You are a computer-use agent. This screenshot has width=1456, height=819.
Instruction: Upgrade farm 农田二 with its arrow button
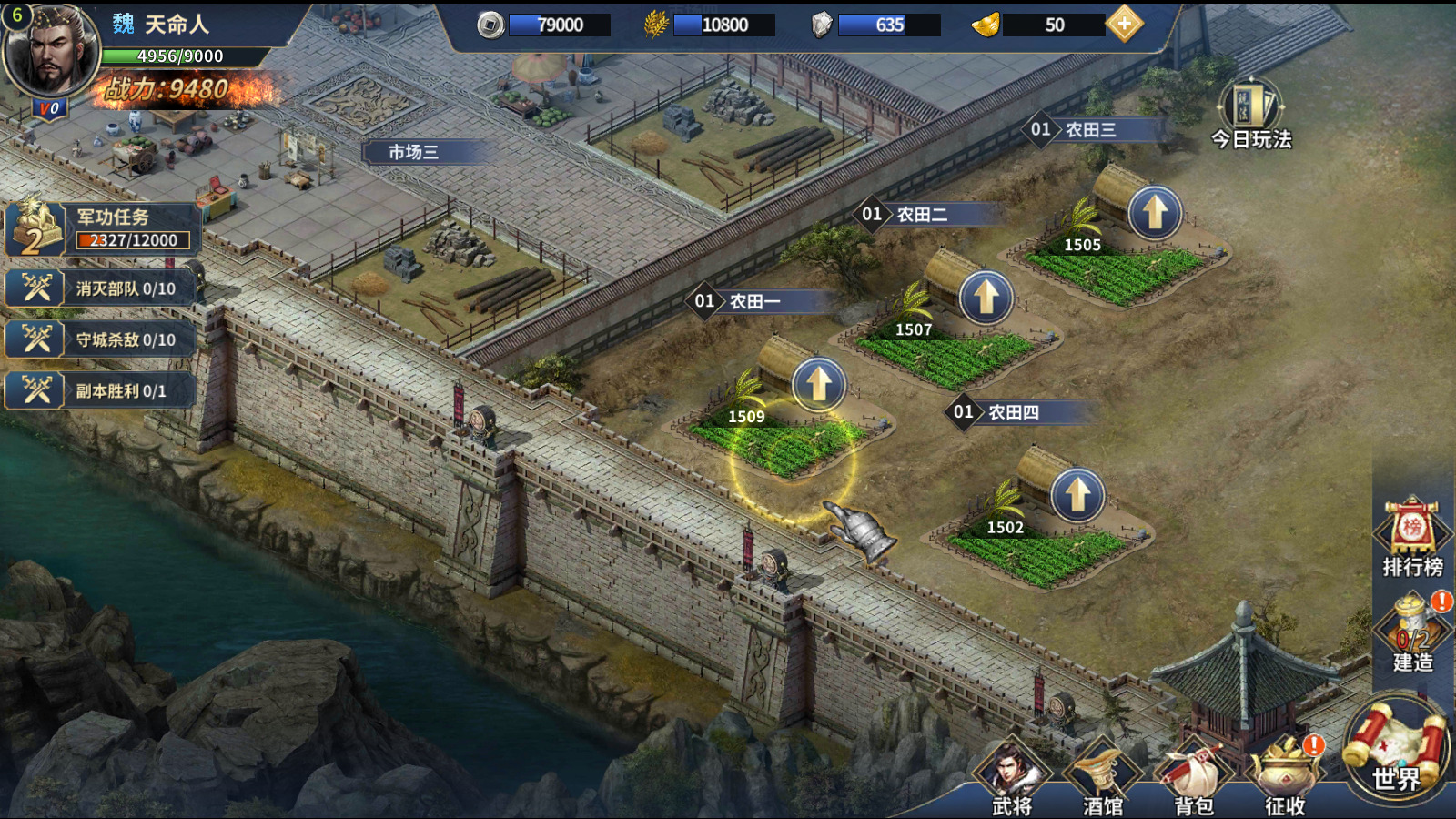[x=986, y=297]
